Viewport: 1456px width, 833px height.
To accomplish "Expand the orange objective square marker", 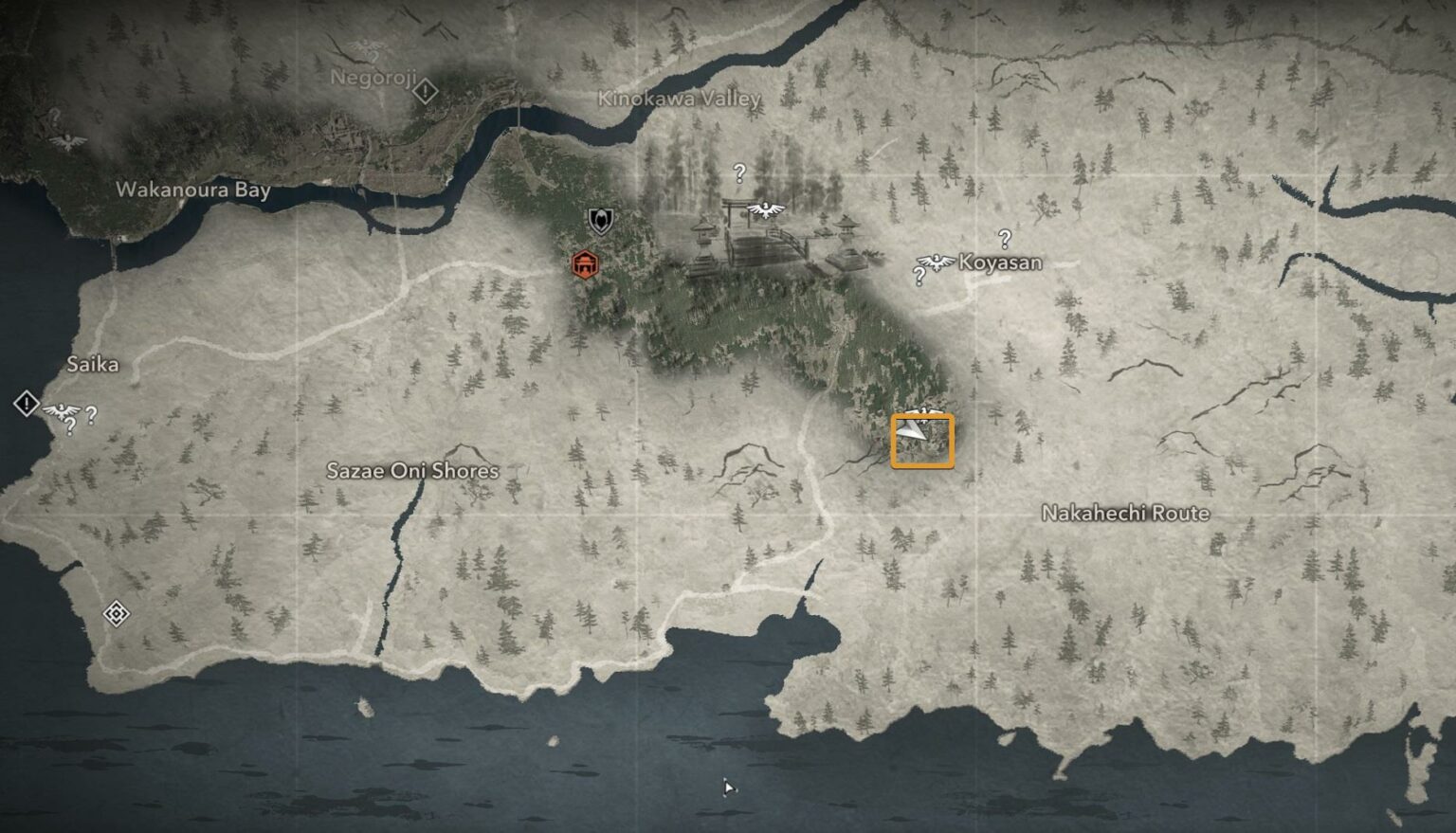I will click(x=924, y=442).
